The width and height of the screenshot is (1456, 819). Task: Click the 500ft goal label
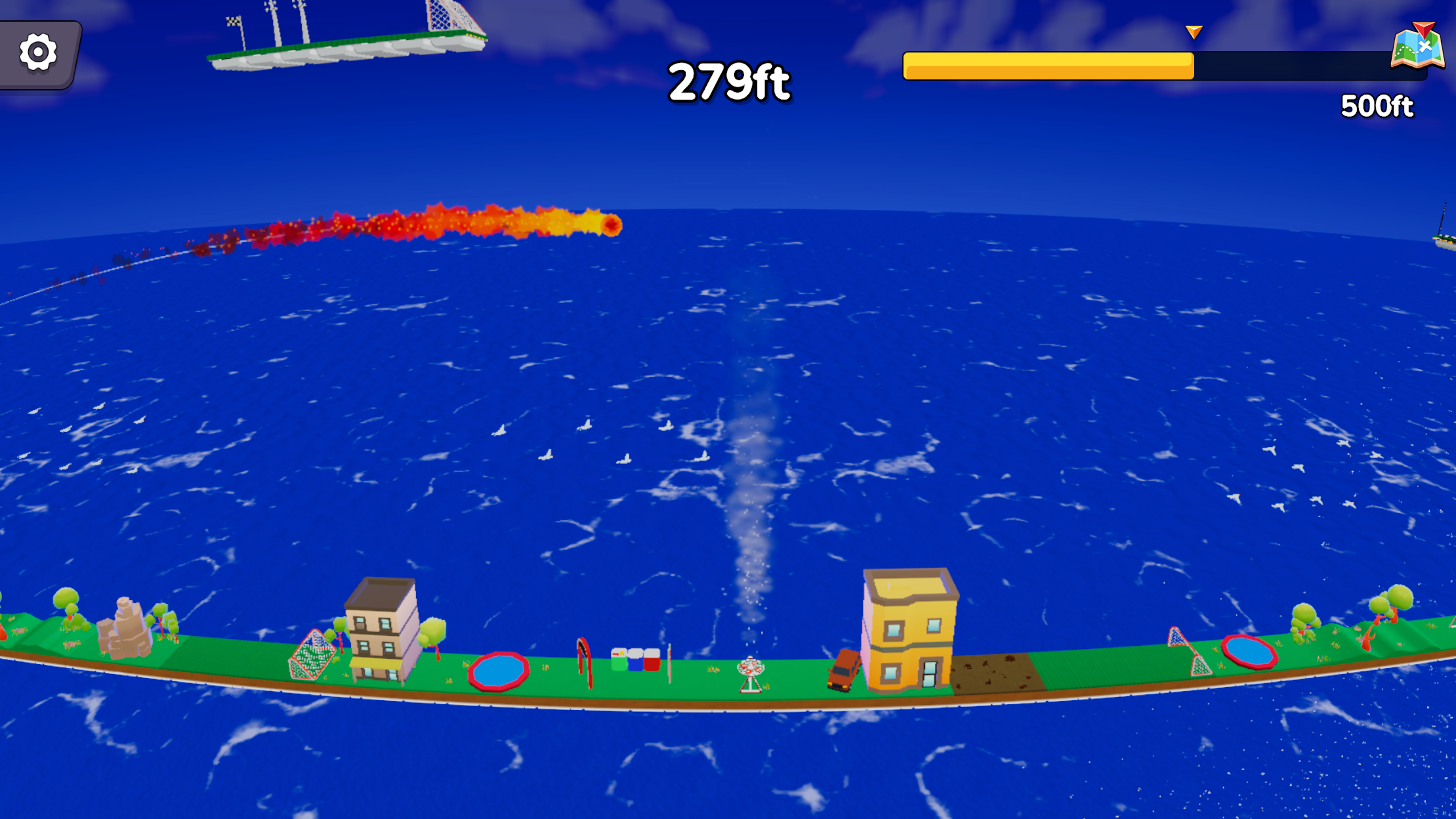[1377, 106]
